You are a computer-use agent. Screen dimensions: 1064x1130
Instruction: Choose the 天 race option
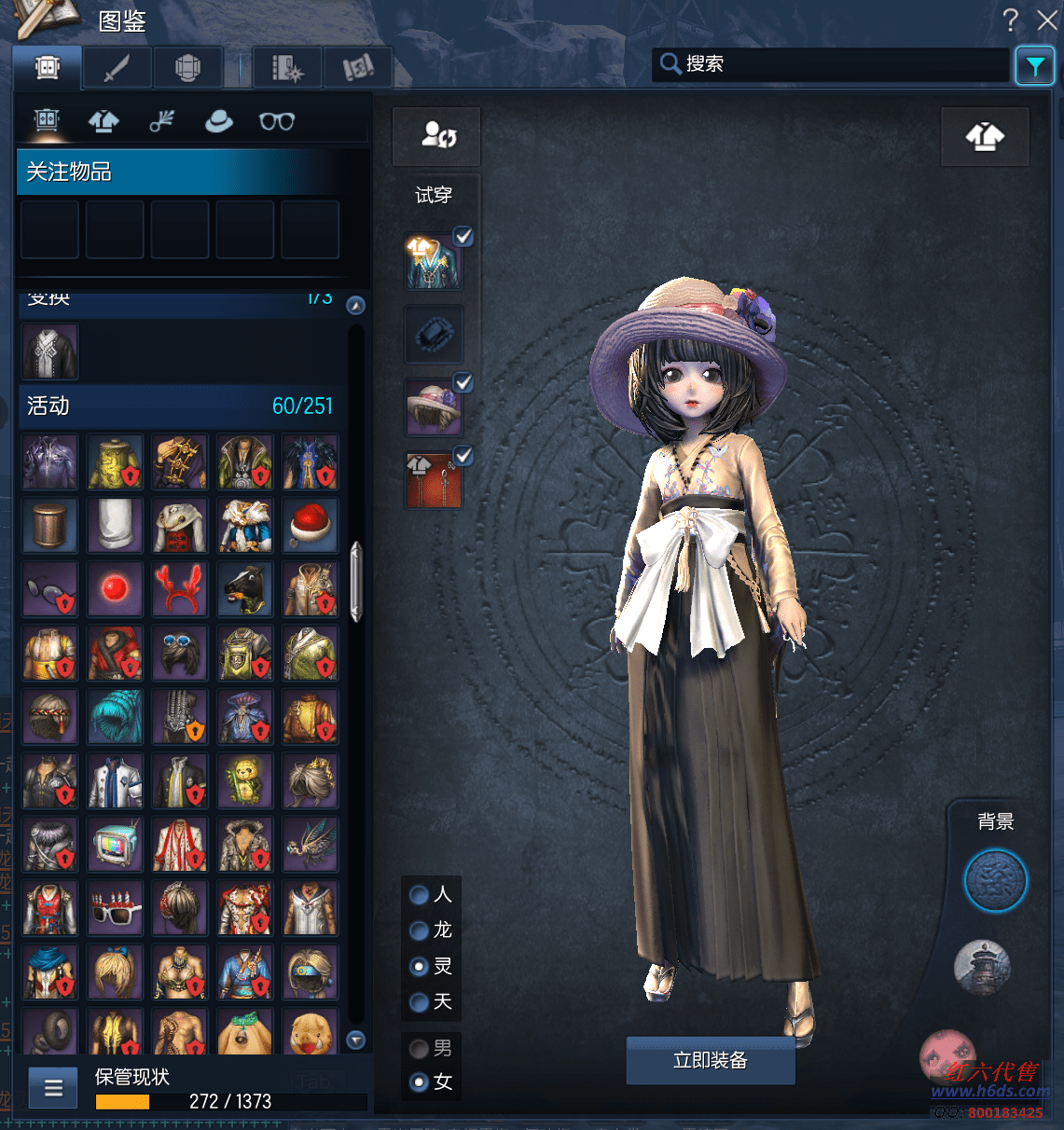click(x=420, y=1002)
